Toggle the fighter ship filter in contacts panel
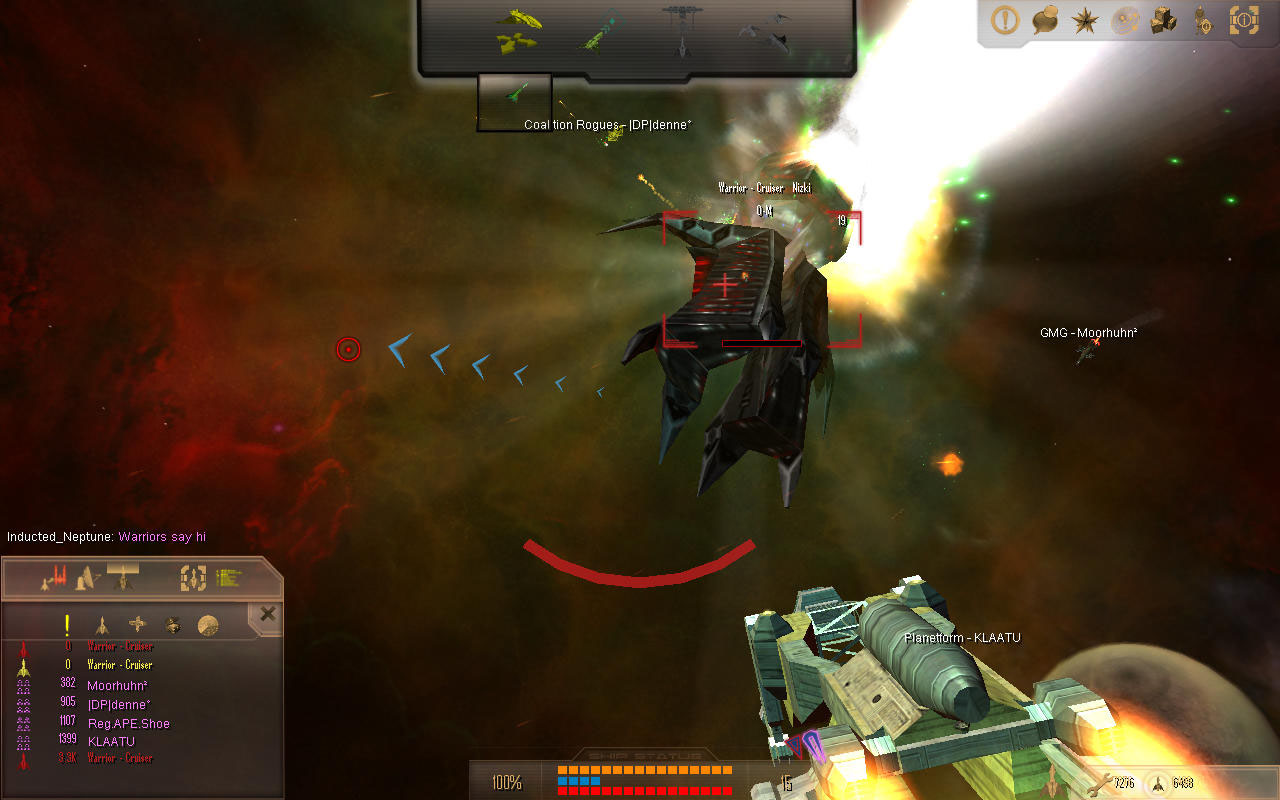The width and height of the screenshot is (1280, 800). (102, 625)
